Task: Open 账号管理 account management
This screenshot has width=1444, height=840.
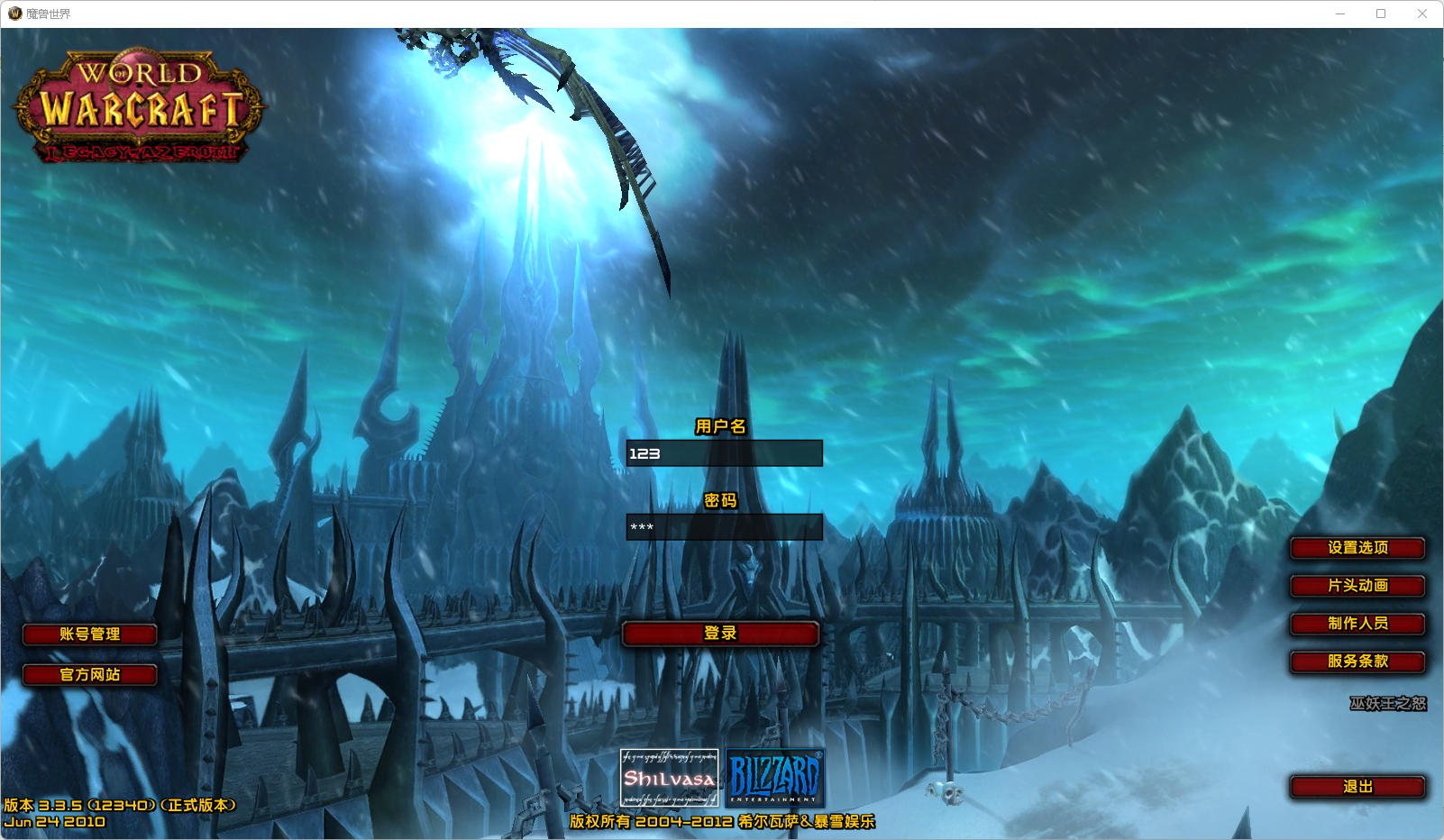Action: 90,635
